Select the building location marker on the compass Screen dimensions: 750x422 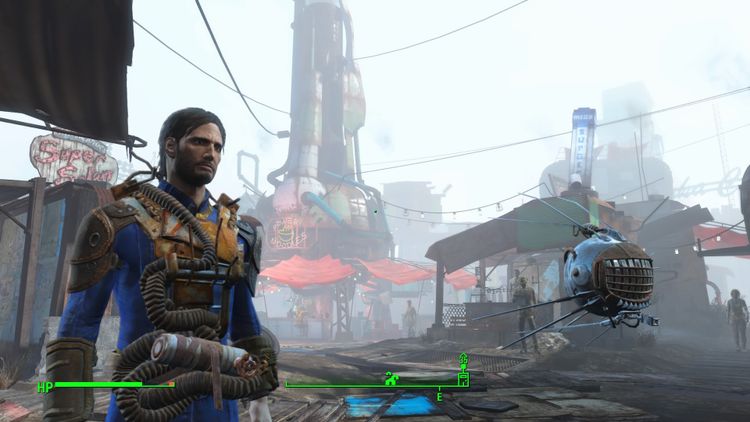click(463, 379)
